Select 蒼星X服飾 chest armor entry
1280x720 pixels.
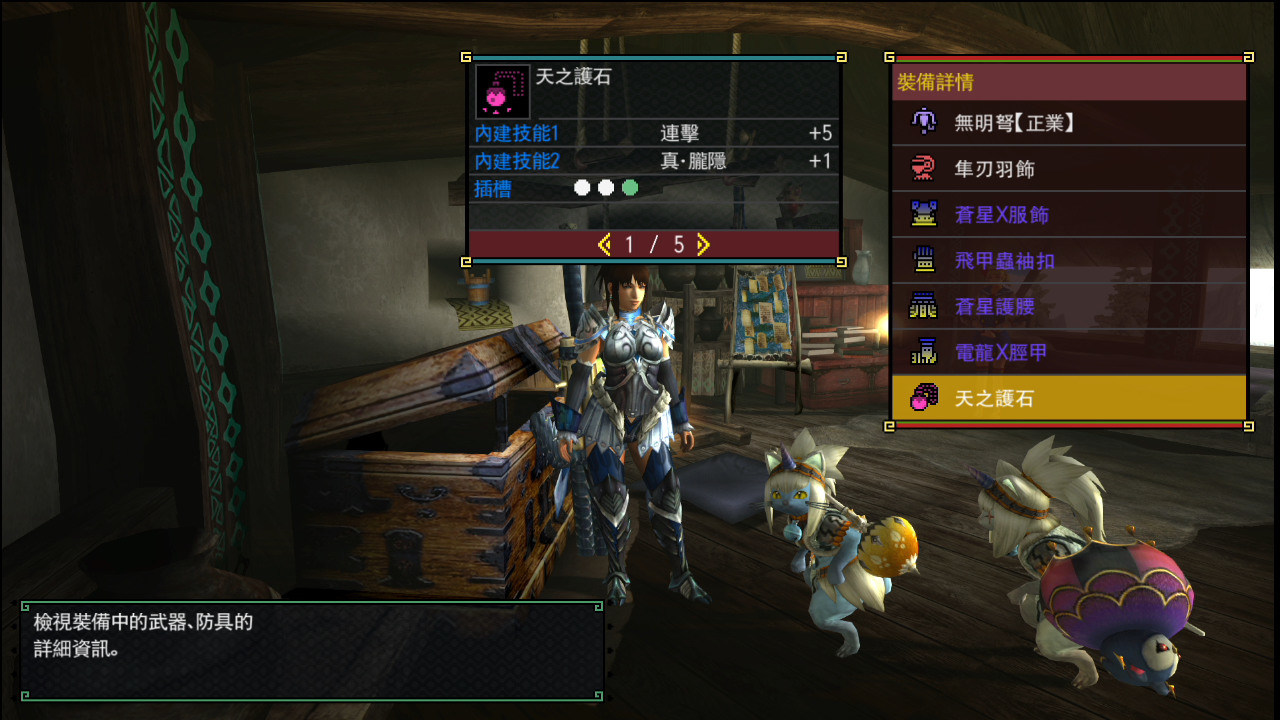click(1068, 215)
